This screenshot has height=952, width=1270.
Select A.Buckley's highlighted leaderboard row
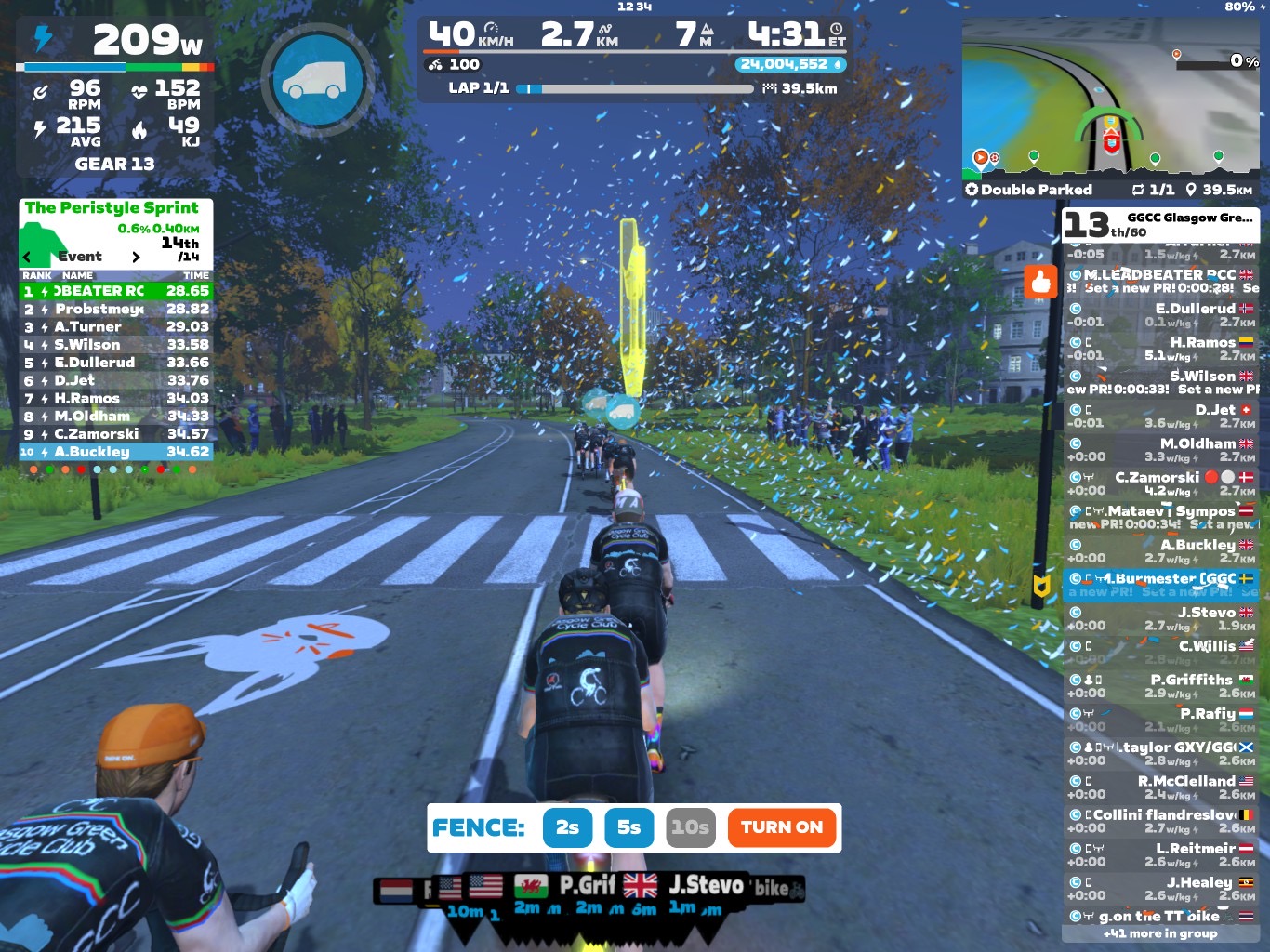tap(116, 452)
